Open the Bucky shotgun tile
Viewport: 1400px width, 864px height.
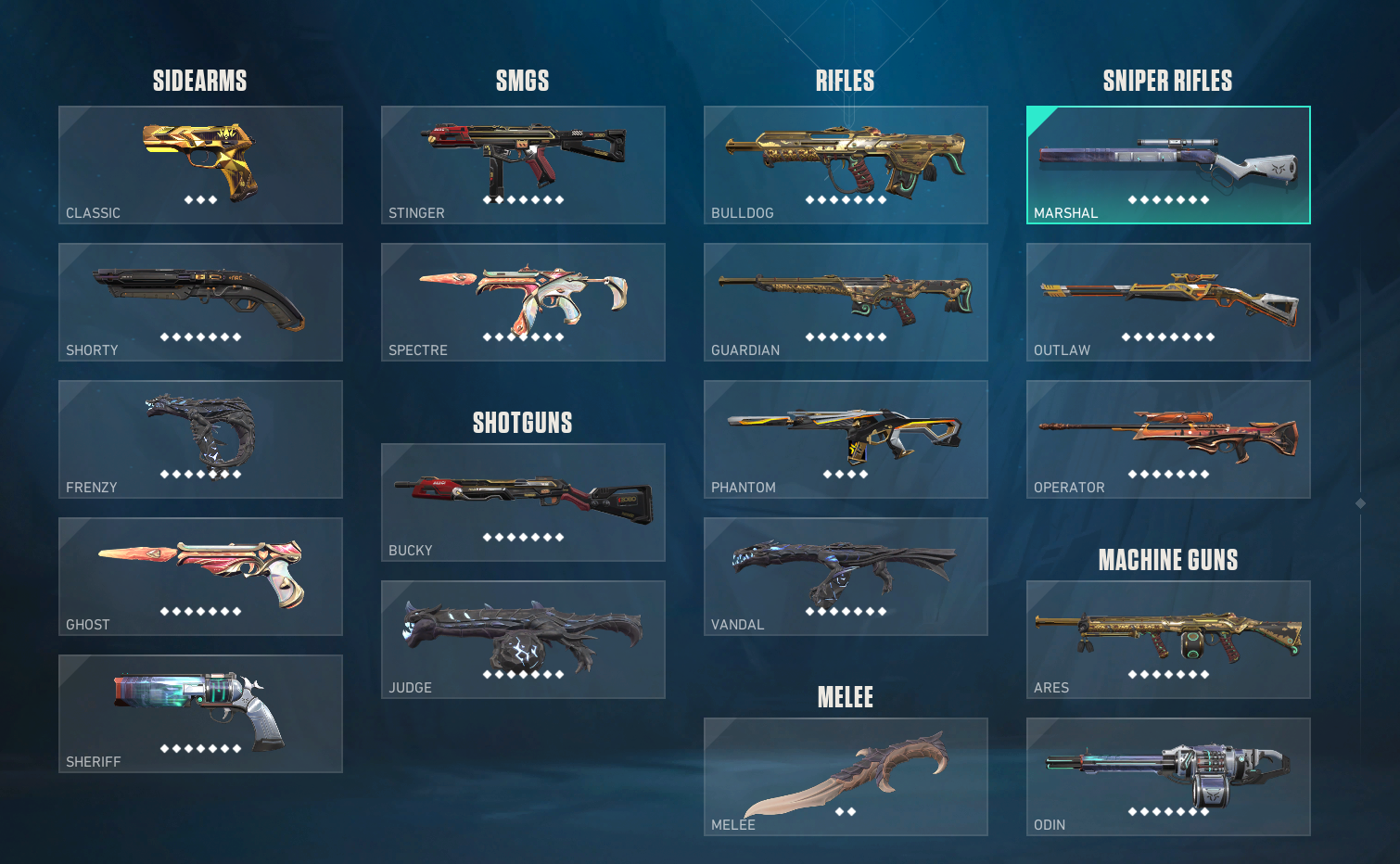pos(523,502)
